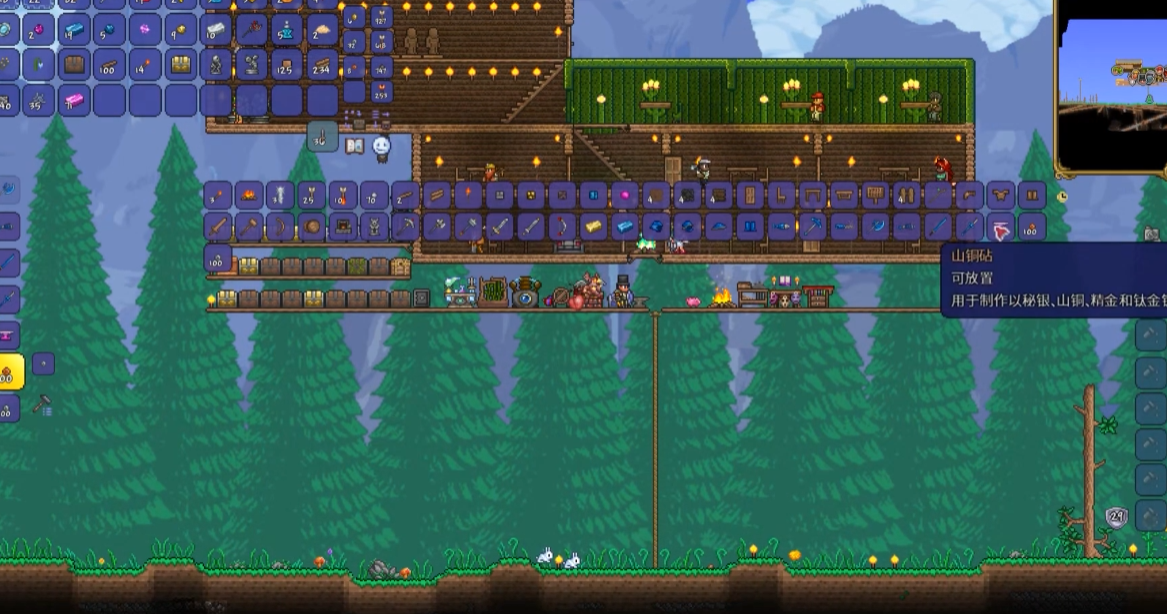The height and width of the screenshot is (614, 1167).
Task: Craft the wooden door
Action: [x=748, y=195]
